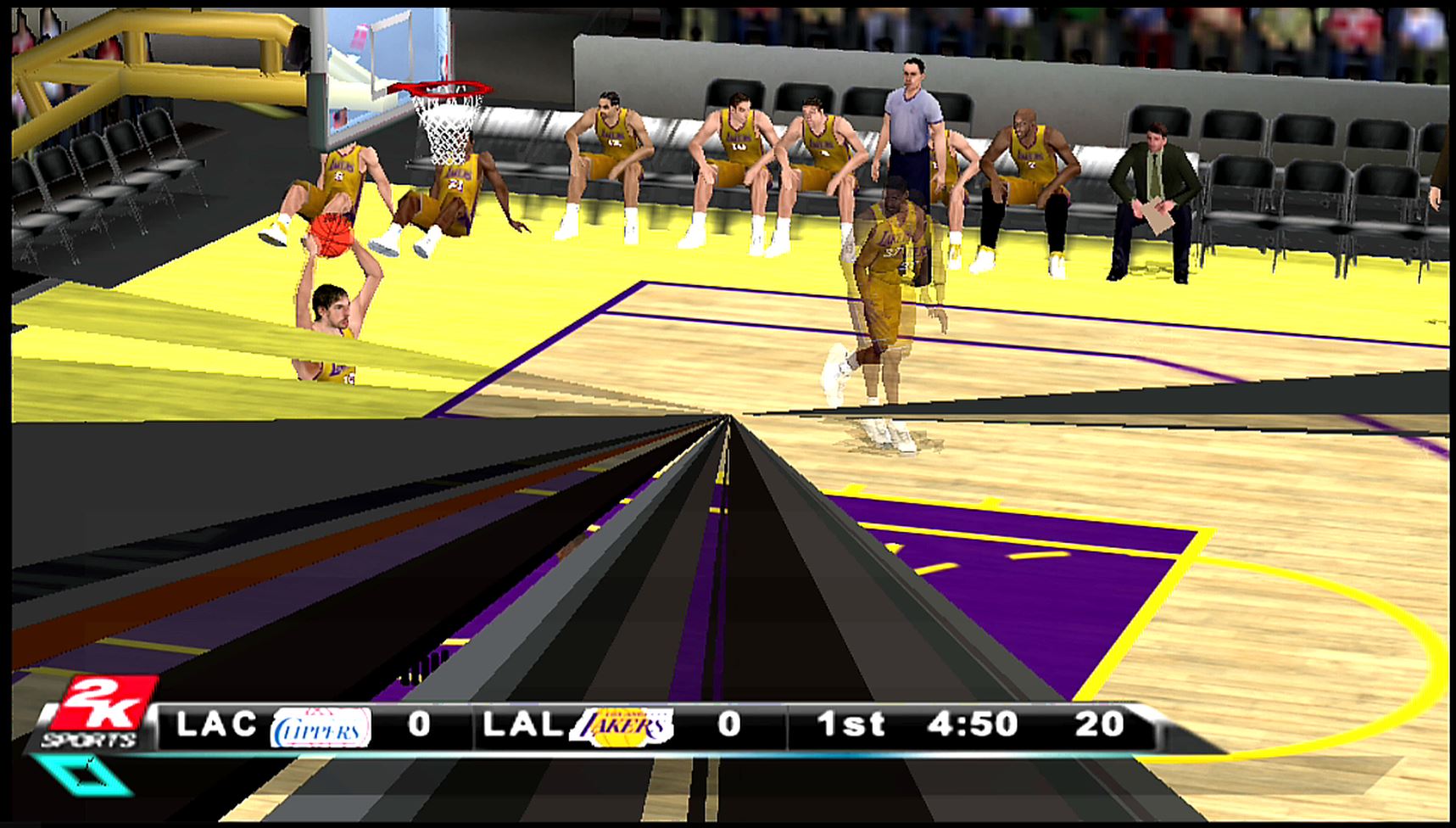Click the cyan diamond icon below scoreboard
The width and height of the screenshot is (1456, 828).
tap(84, 775)
